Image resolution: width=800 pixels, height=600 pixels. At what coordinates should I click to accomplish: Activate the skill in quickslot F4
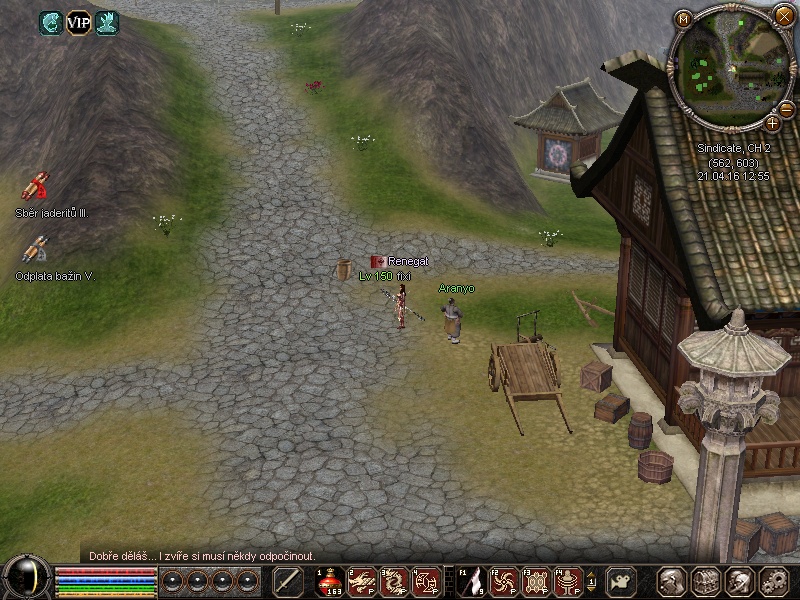point(568,581)
